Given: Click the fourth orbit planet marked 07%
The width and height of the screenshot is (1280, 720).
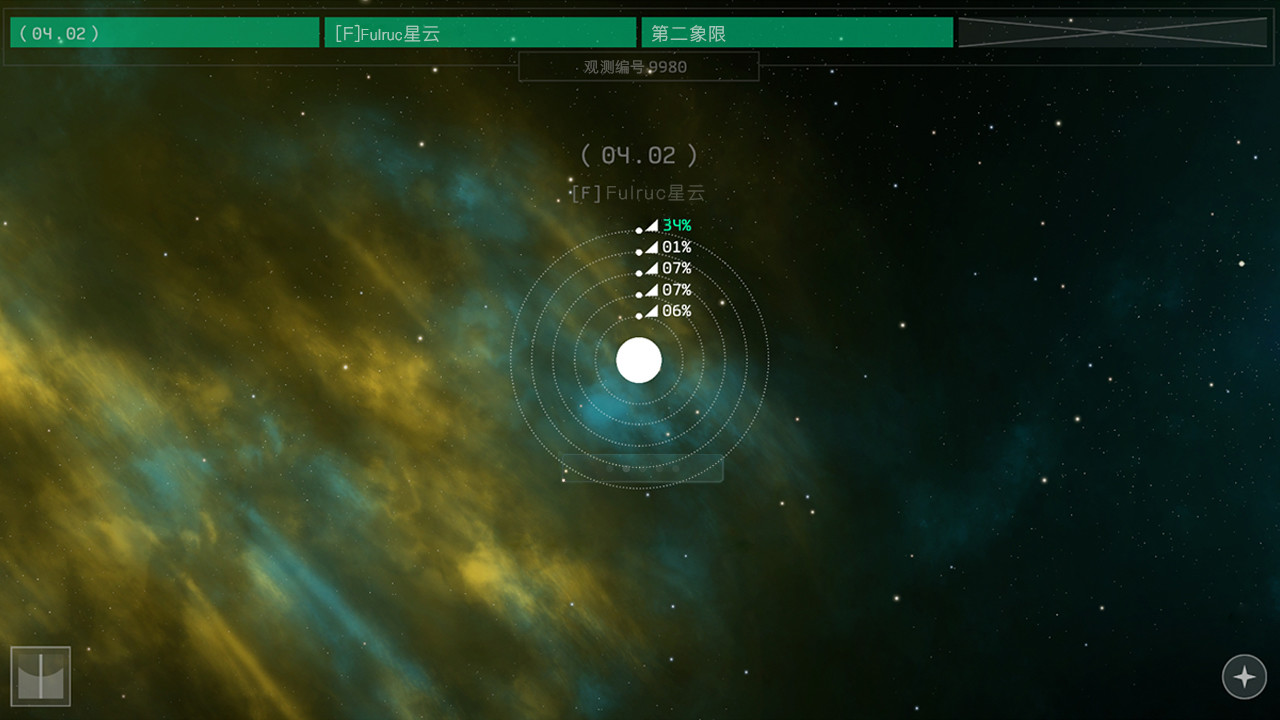Looking at the screenshot, I should point(640,292).
